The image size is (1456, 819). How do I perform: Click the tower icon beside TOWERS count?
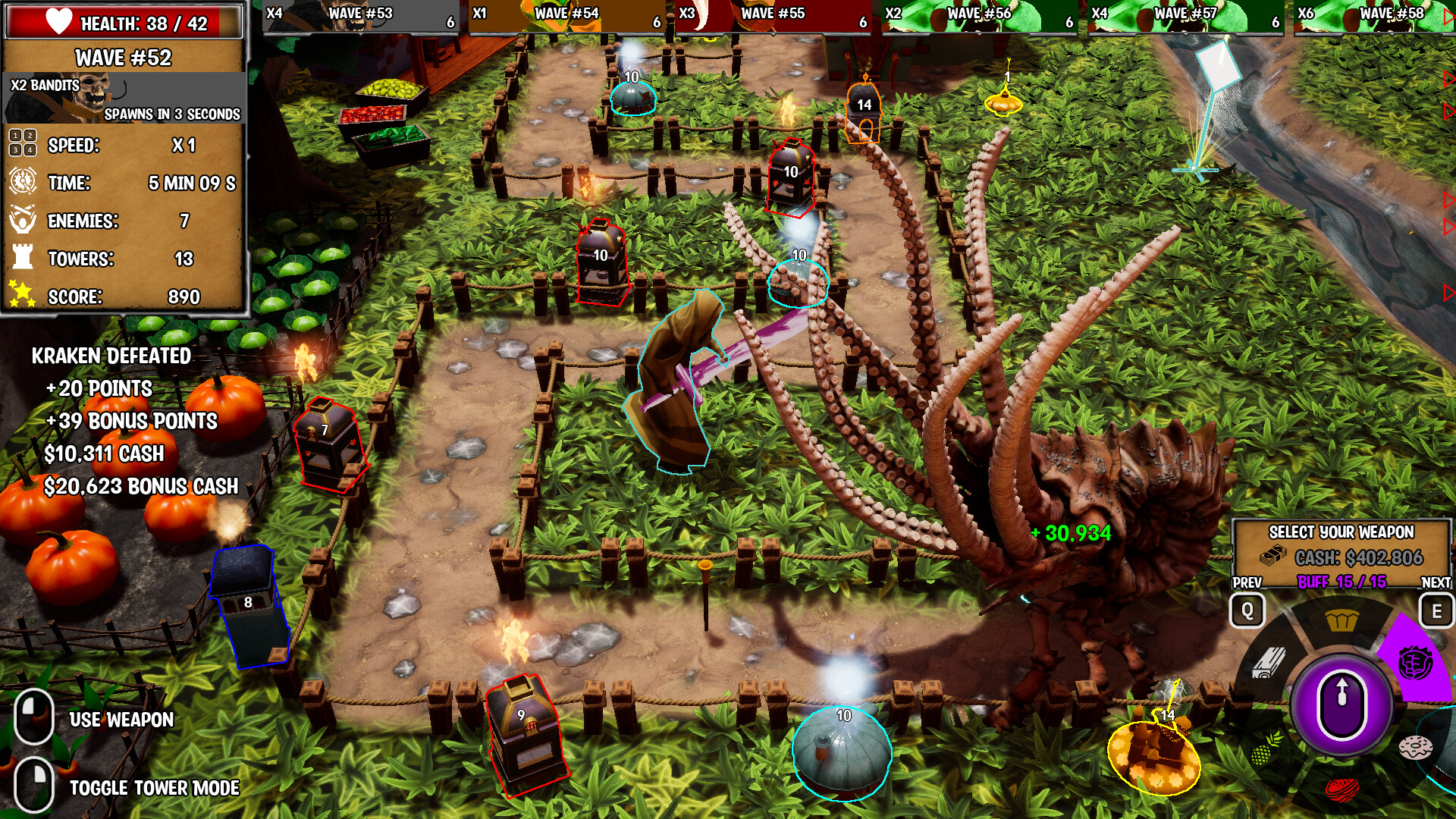click(x=22, y=255)
